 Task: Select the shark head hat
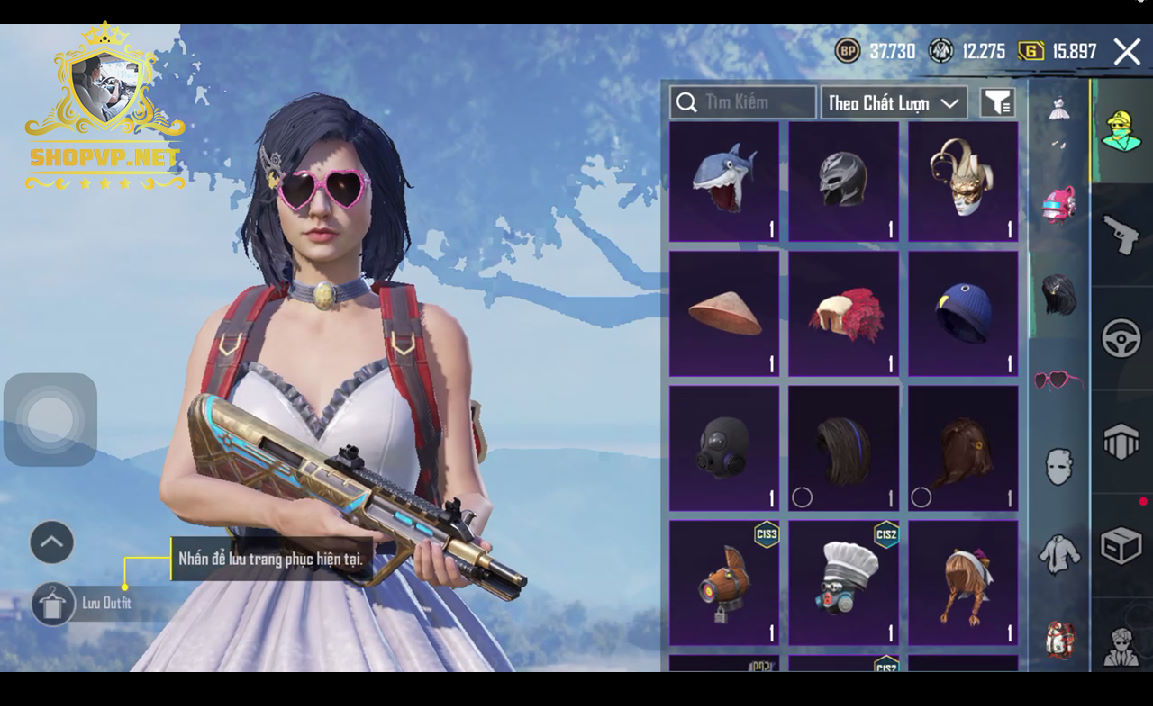point(724,182)
